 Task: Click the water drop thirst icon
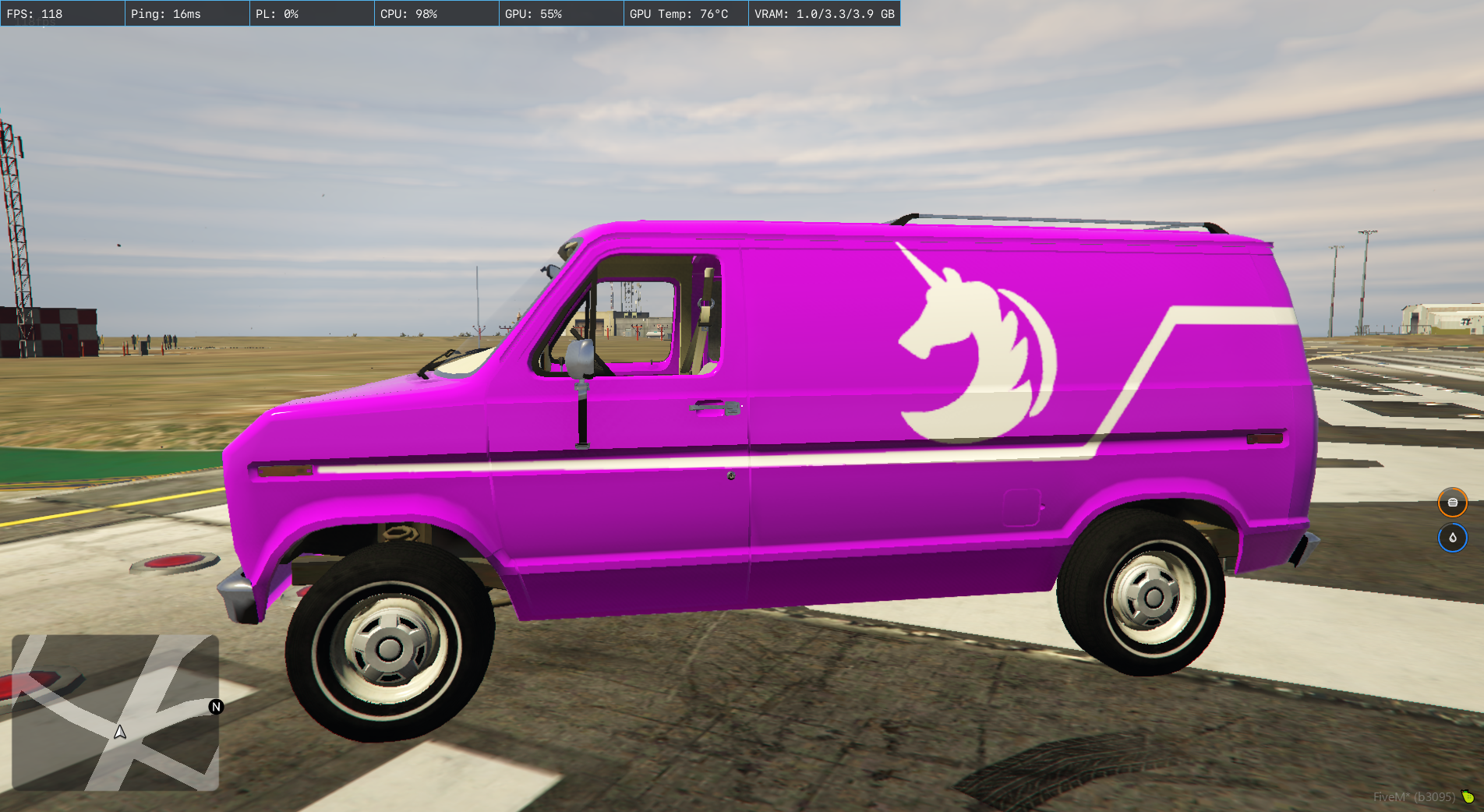1452,538
